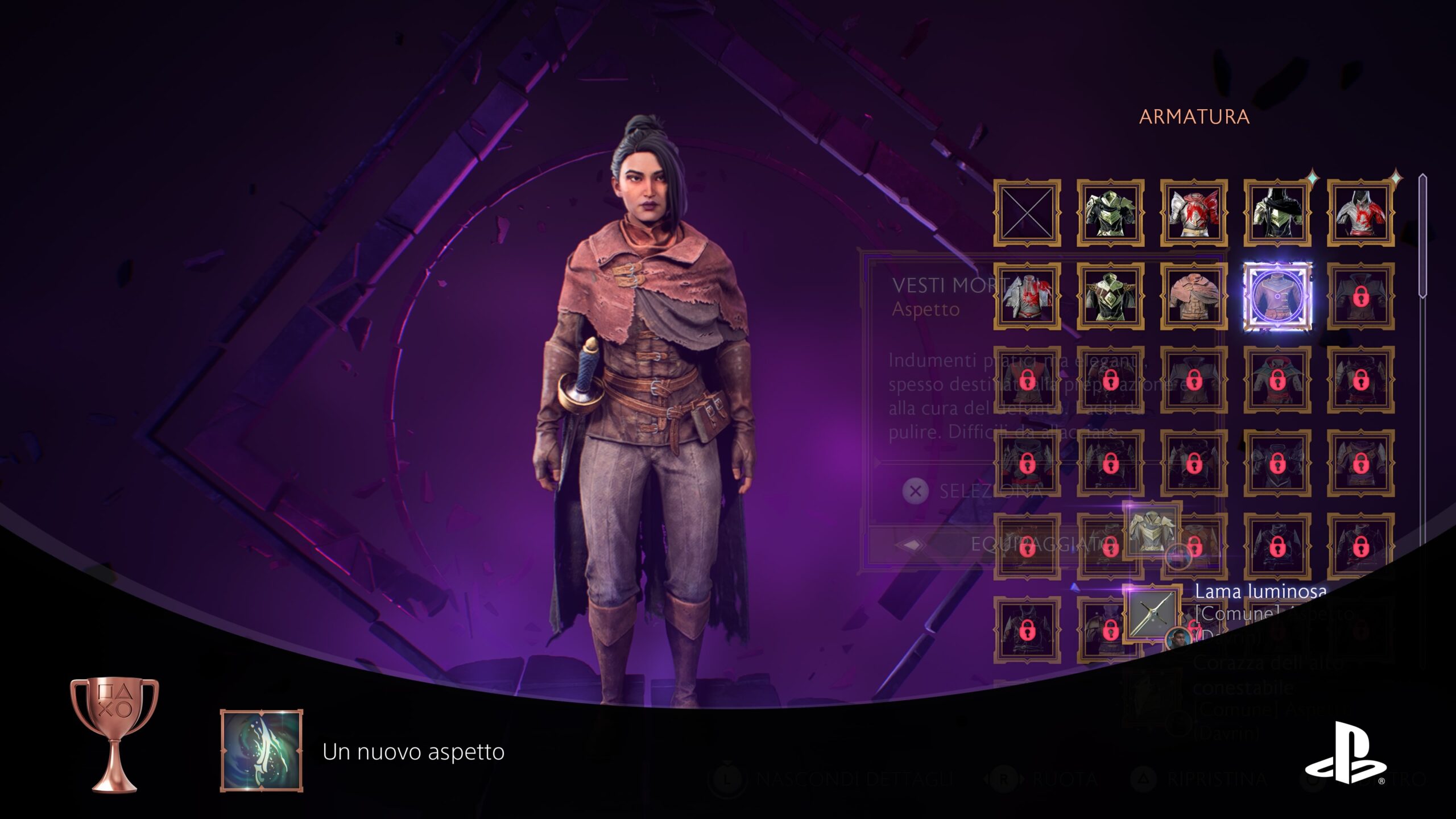Click the armor grid vertical scrollbar
1456x819 pixels.
coord(1422,236)
